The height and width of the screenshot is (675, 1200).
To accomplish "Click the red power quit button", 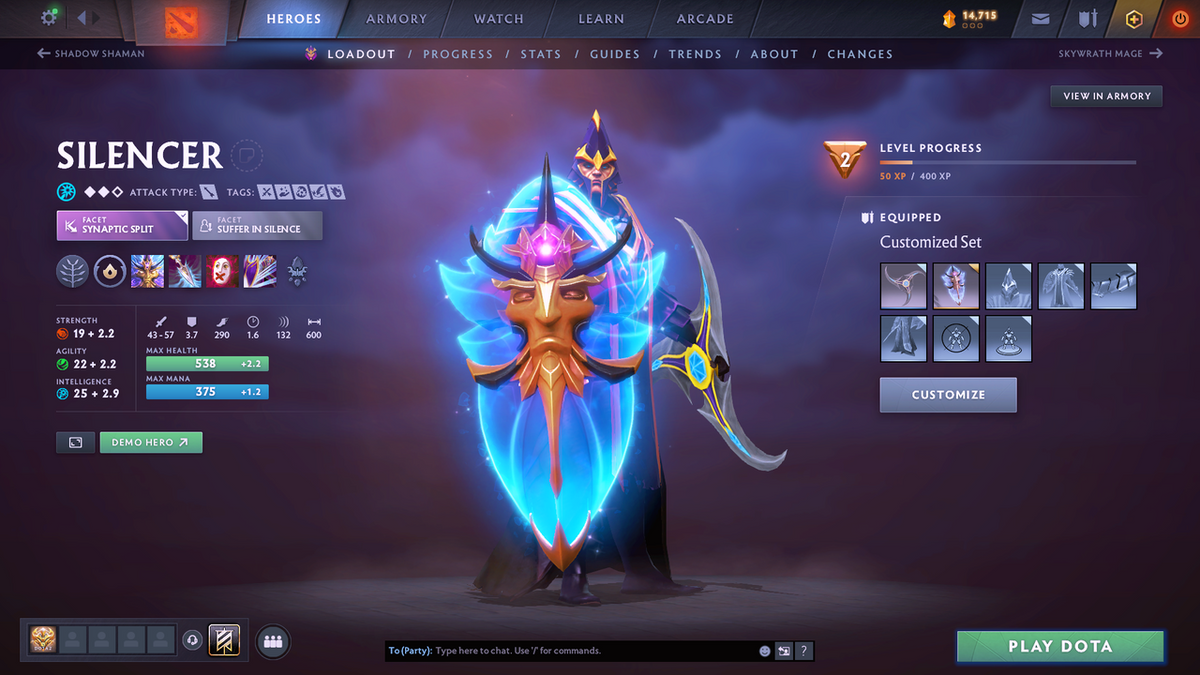I will point(1180,19).
